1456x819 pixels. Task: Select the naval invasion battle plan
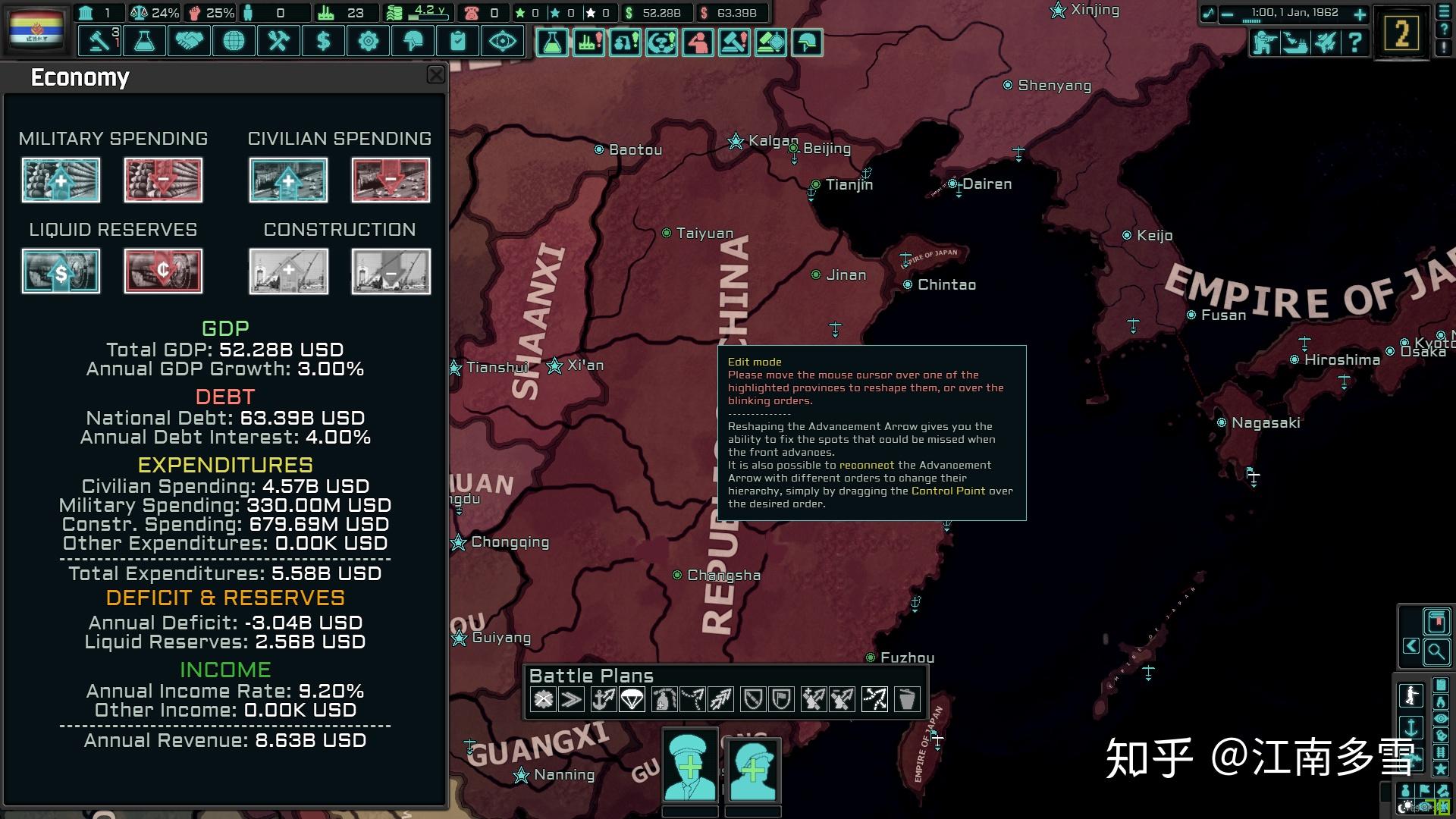[x=603, y=699]
